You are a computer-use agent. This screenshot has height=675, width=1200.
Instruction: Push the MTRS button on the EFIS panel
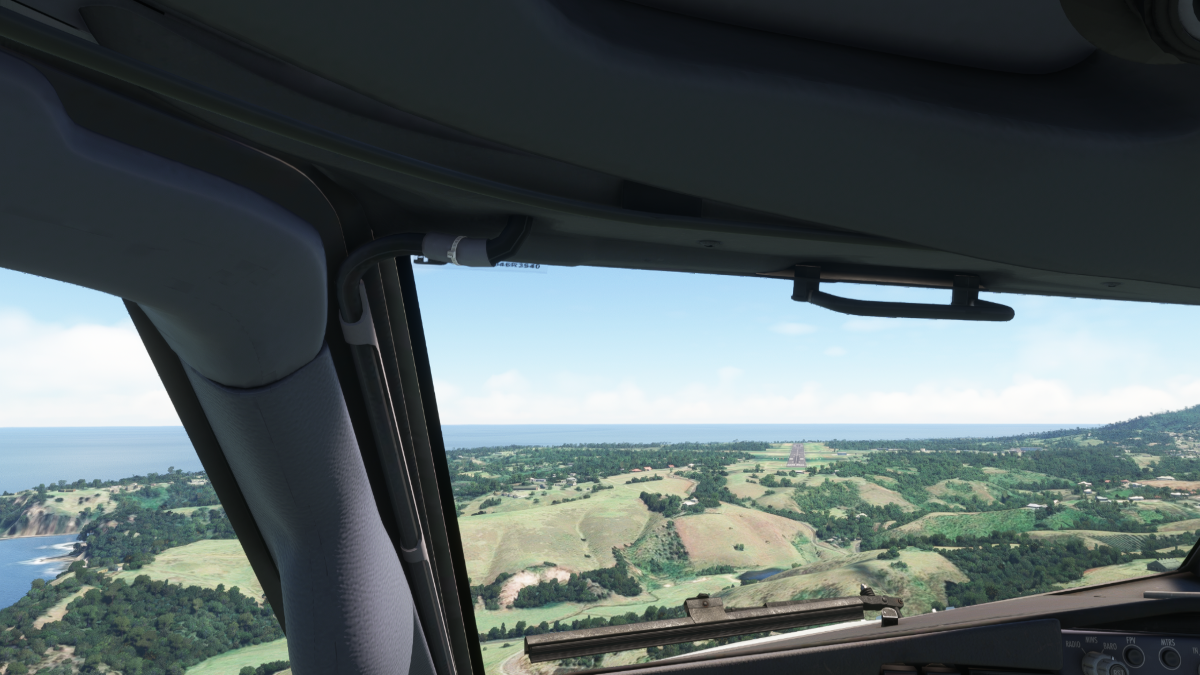pos(1169,658)
